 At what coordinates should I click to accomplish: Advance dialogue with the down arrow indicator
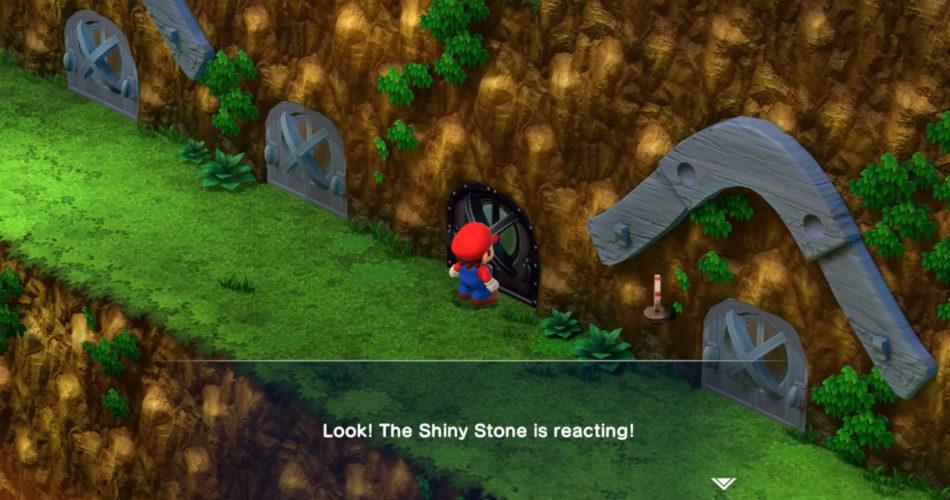click(x=723, y=484)
